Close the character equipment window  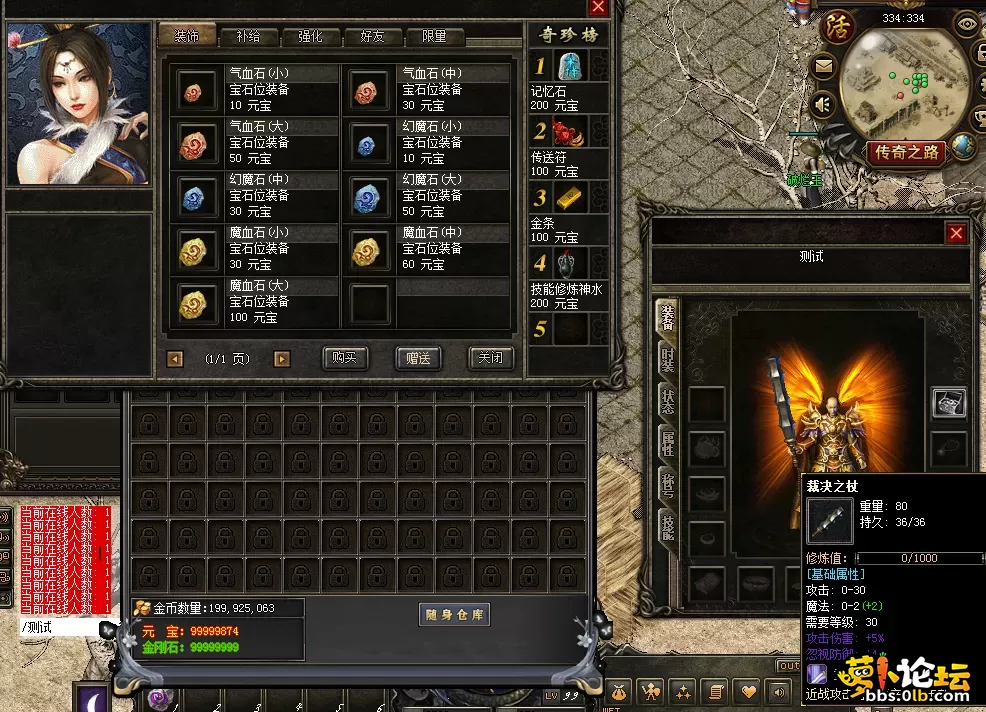[x=957, y=233]
